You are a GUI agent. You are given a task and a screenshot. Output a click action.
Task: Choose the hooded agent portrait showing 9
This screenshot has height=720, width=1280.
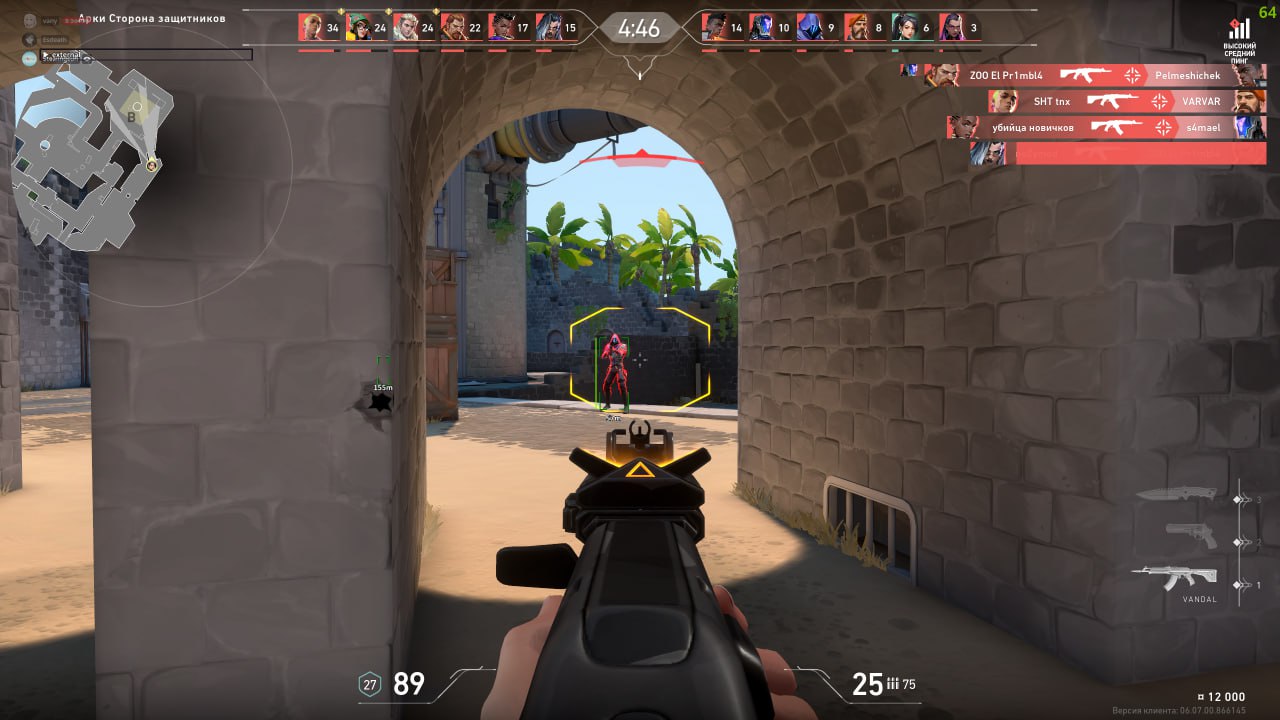[x=809, y=28]
